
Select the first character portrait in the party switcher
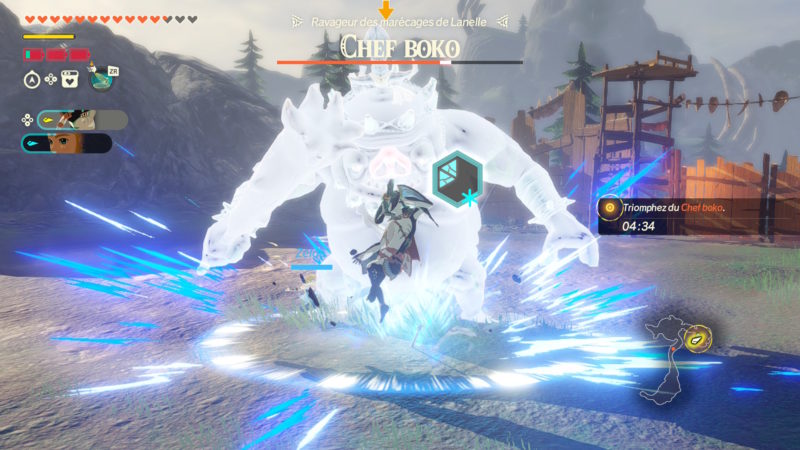pyautogui.click(x=82, y=120)
